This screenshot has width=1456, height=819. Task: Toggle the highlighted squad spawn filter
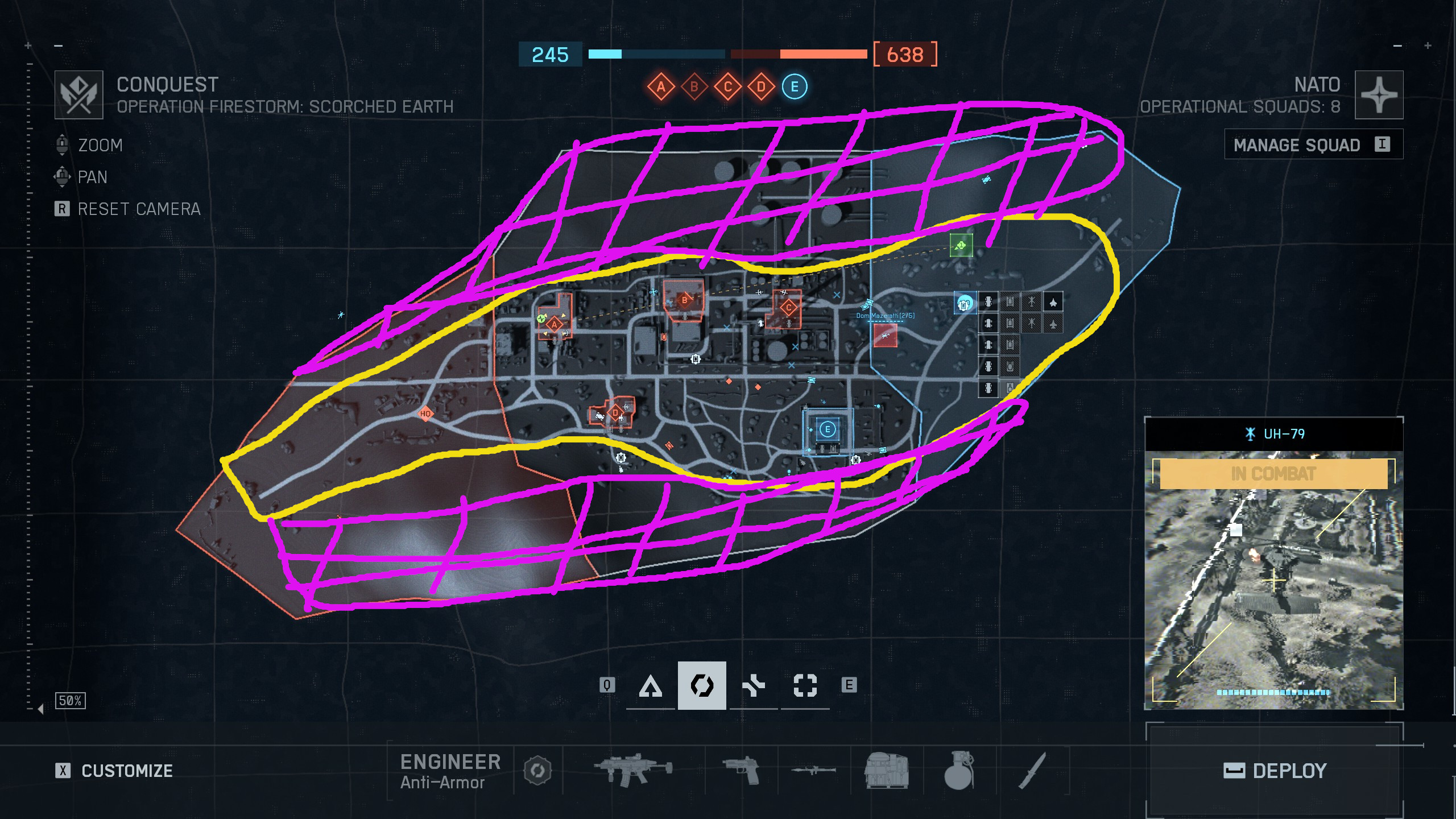(702, 685)
